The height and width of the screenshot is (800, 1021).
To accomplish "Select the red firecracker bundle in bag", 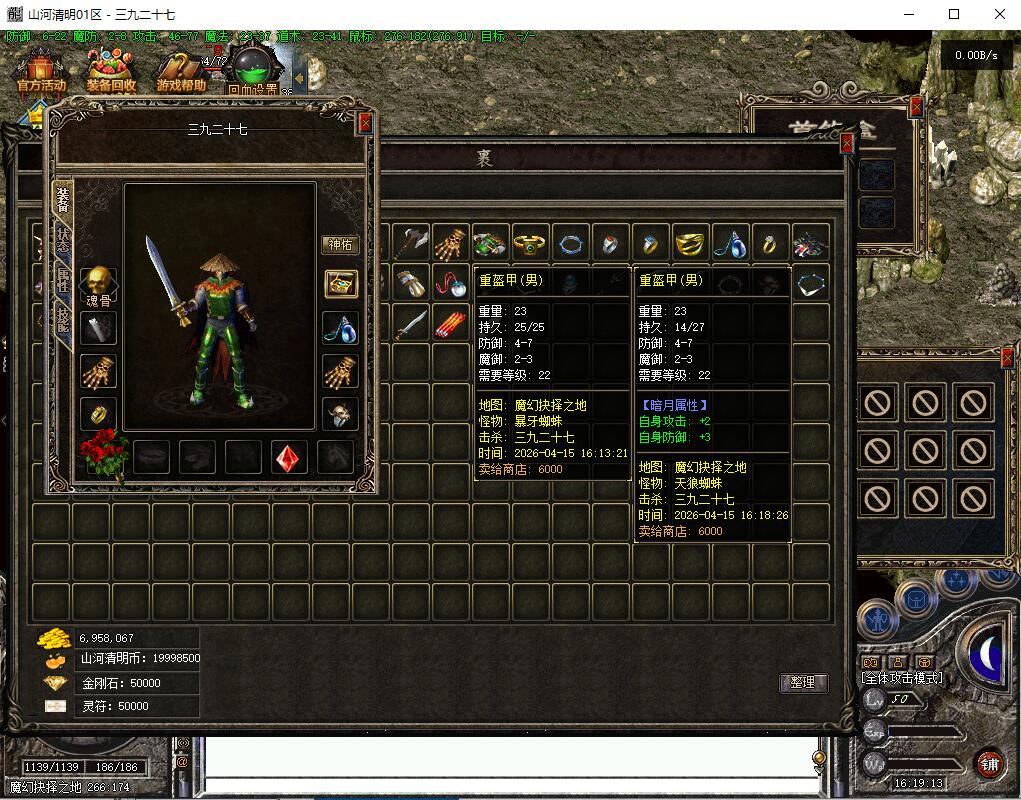I will pos(450,324).
